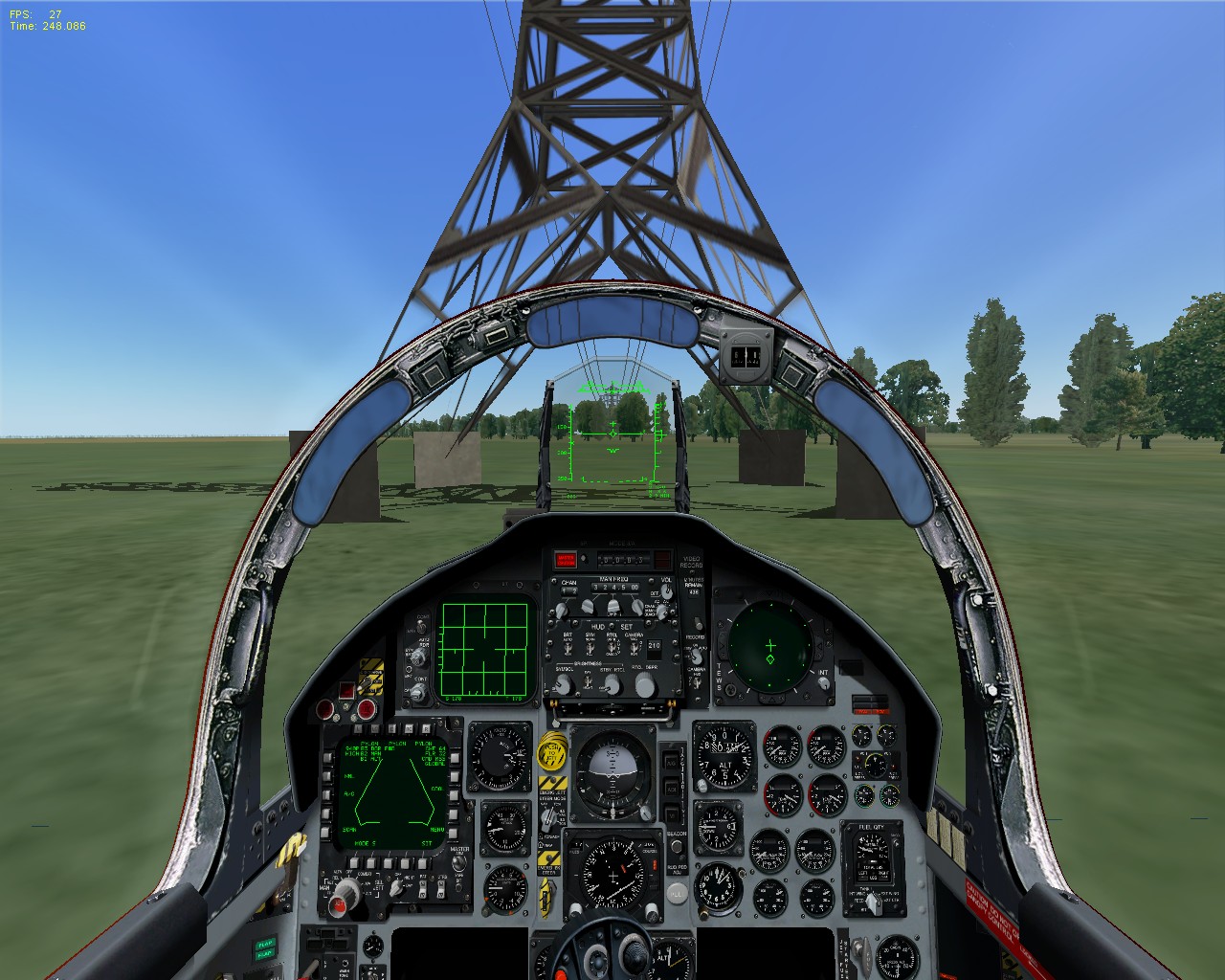Adjust the SYMBOL brightness knob

coord(564,683)
